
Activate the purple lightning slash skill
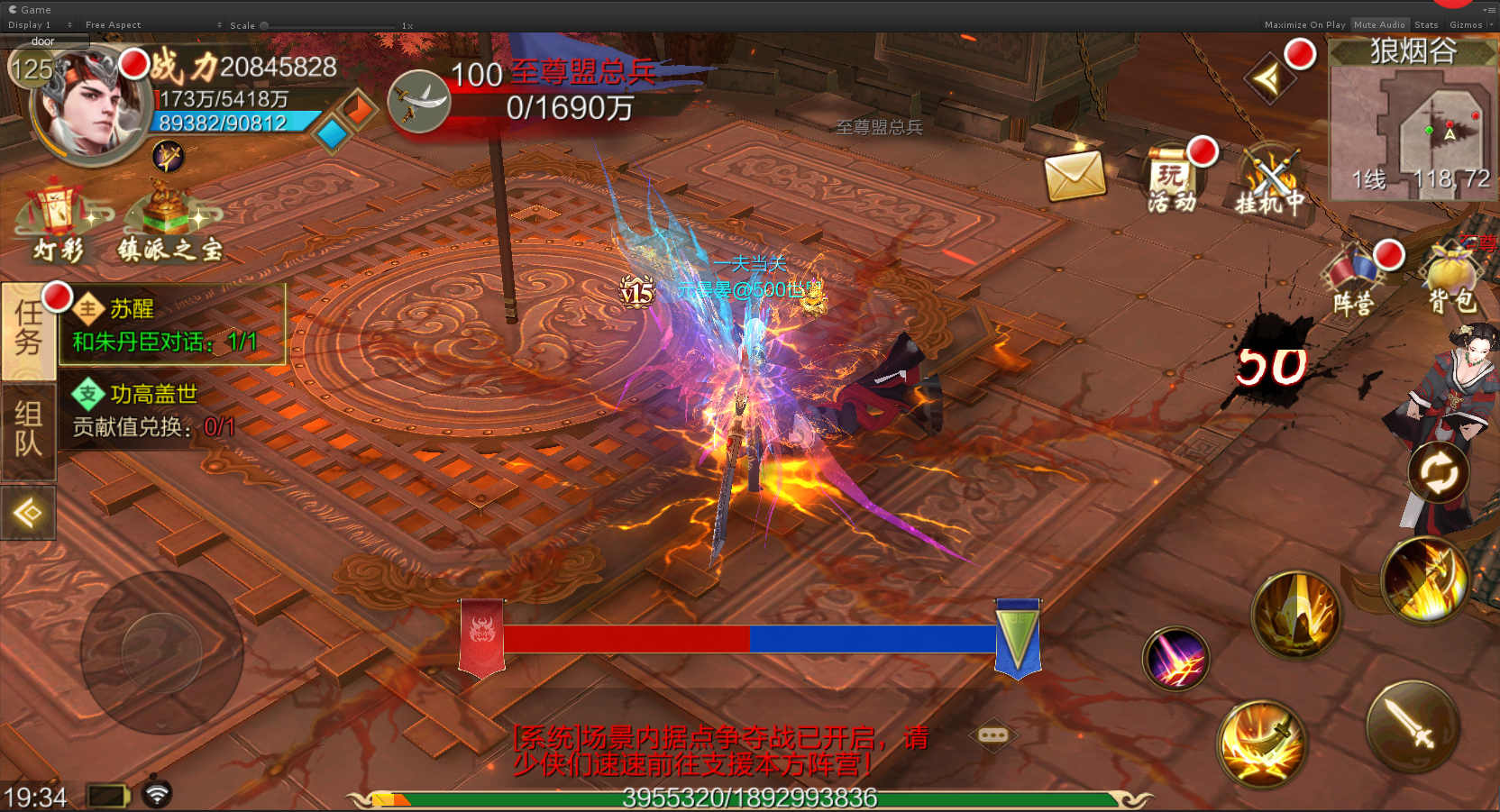1175,659
